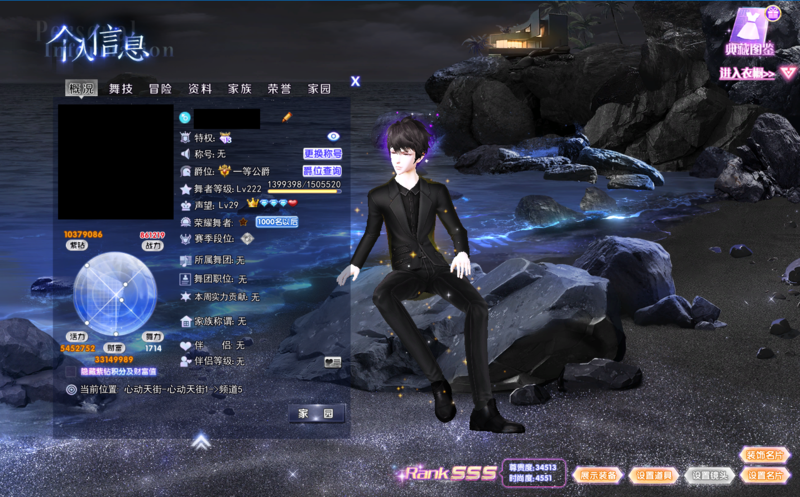
Task: Tick the 隐藏紫钻积分及财富值 checkbox
Action: point(72,371)
